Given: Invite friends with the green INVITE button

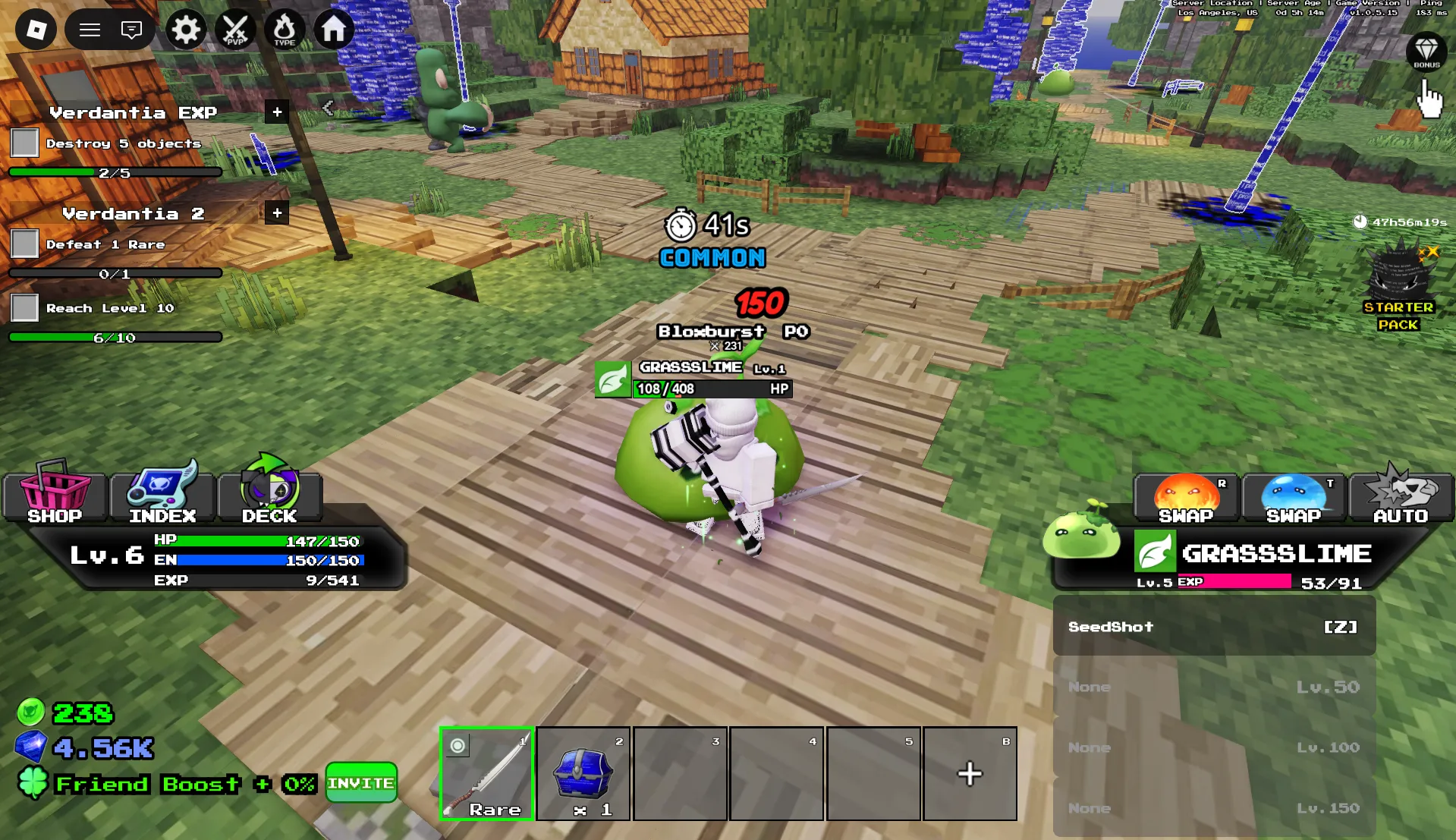Looking at the screenshot, I should click(361, 782).
